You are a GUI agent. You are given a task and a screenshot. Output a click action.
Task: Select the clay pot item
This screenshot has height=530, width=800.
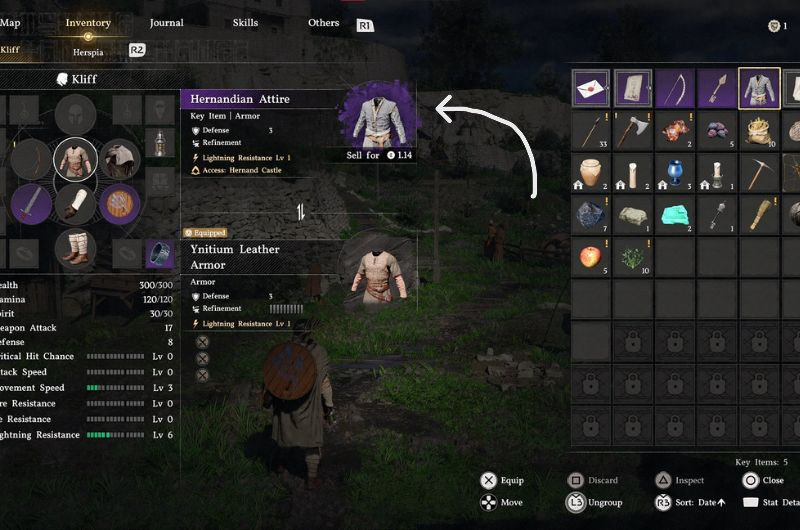[591, 172]
